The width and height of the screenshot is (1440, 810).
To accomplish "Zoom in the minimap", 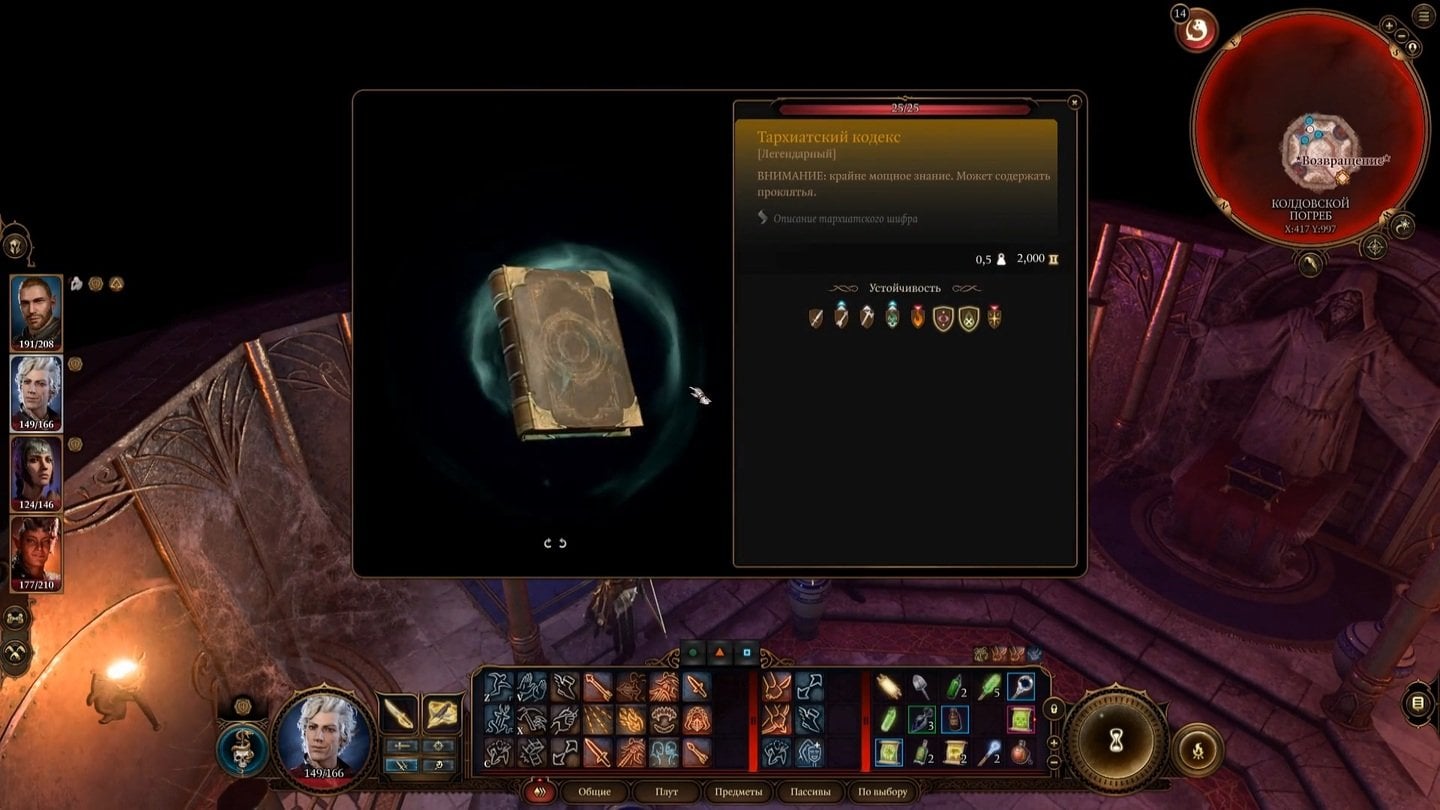I will (1389, 25).
